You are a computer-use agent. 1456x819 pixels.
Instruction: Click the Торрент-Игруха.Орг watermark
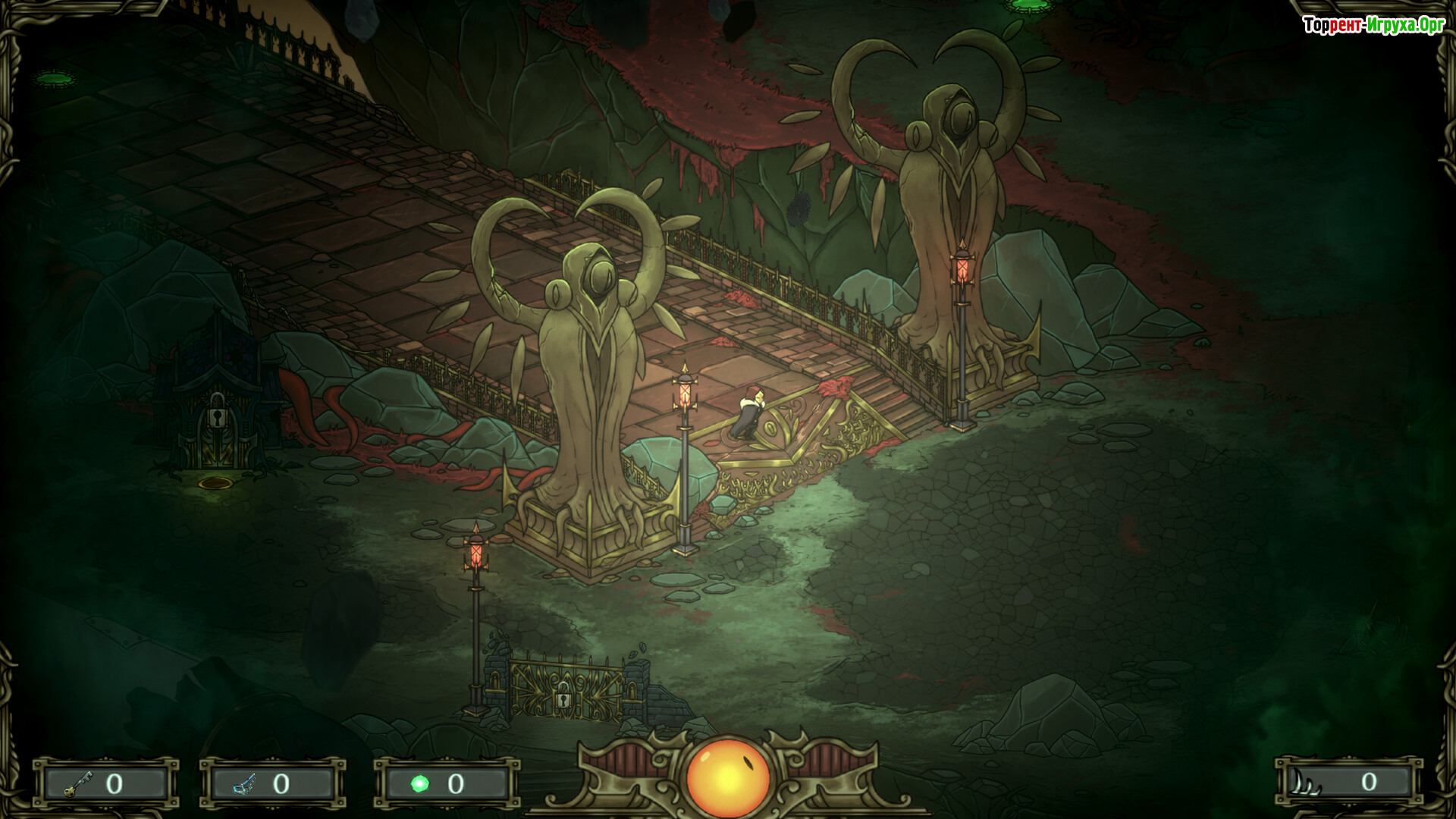coord(1373,26)
